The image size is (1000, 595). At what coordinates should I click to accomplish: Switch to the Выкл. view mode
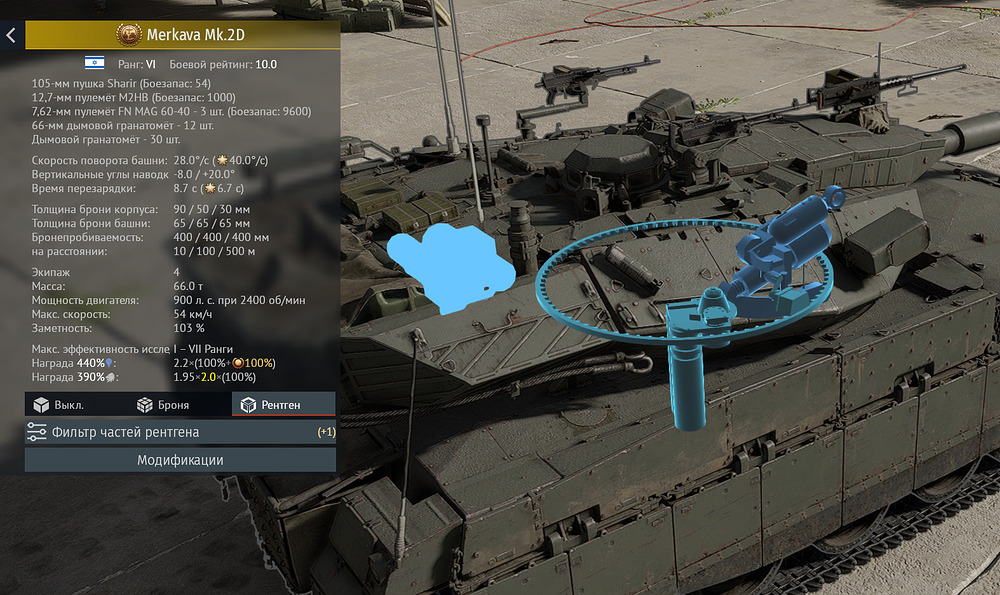(x=60, y=405)
